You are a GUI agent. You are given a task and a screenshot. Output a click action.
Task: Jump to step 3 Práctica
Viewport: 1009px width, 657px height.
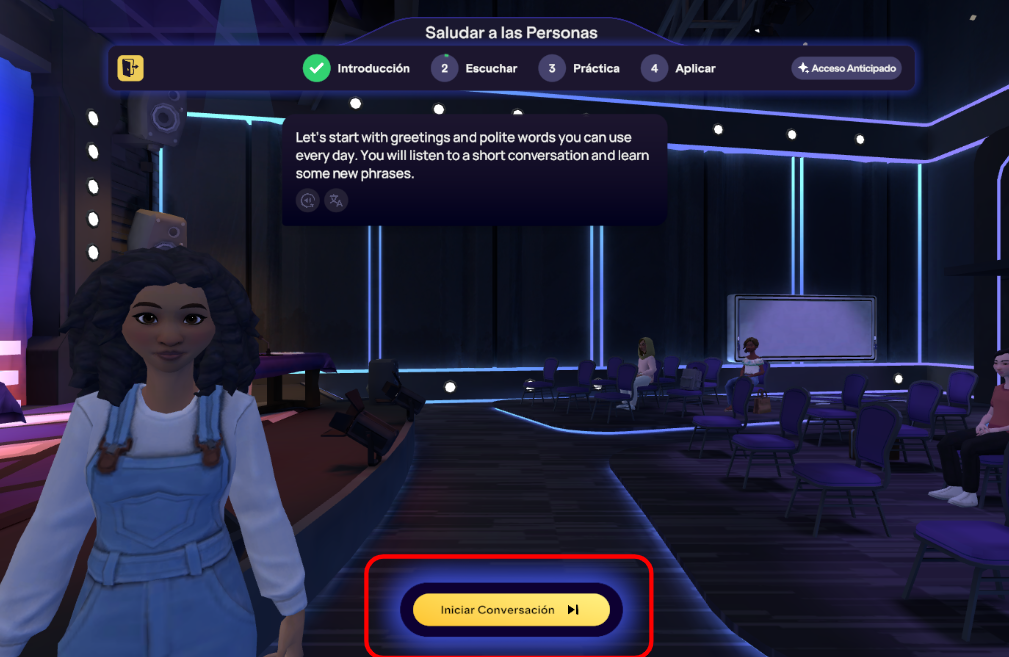pyautogui.click(x=580, y=69)
